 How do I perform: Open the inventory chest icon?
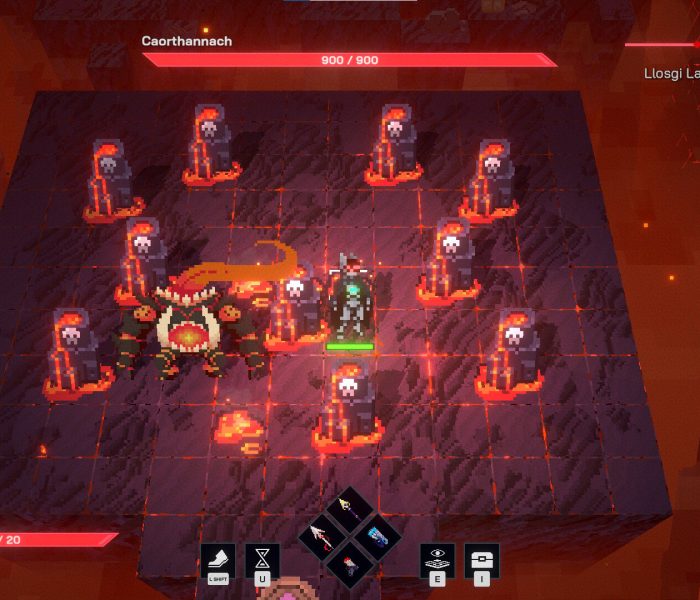tap(481, 560)
